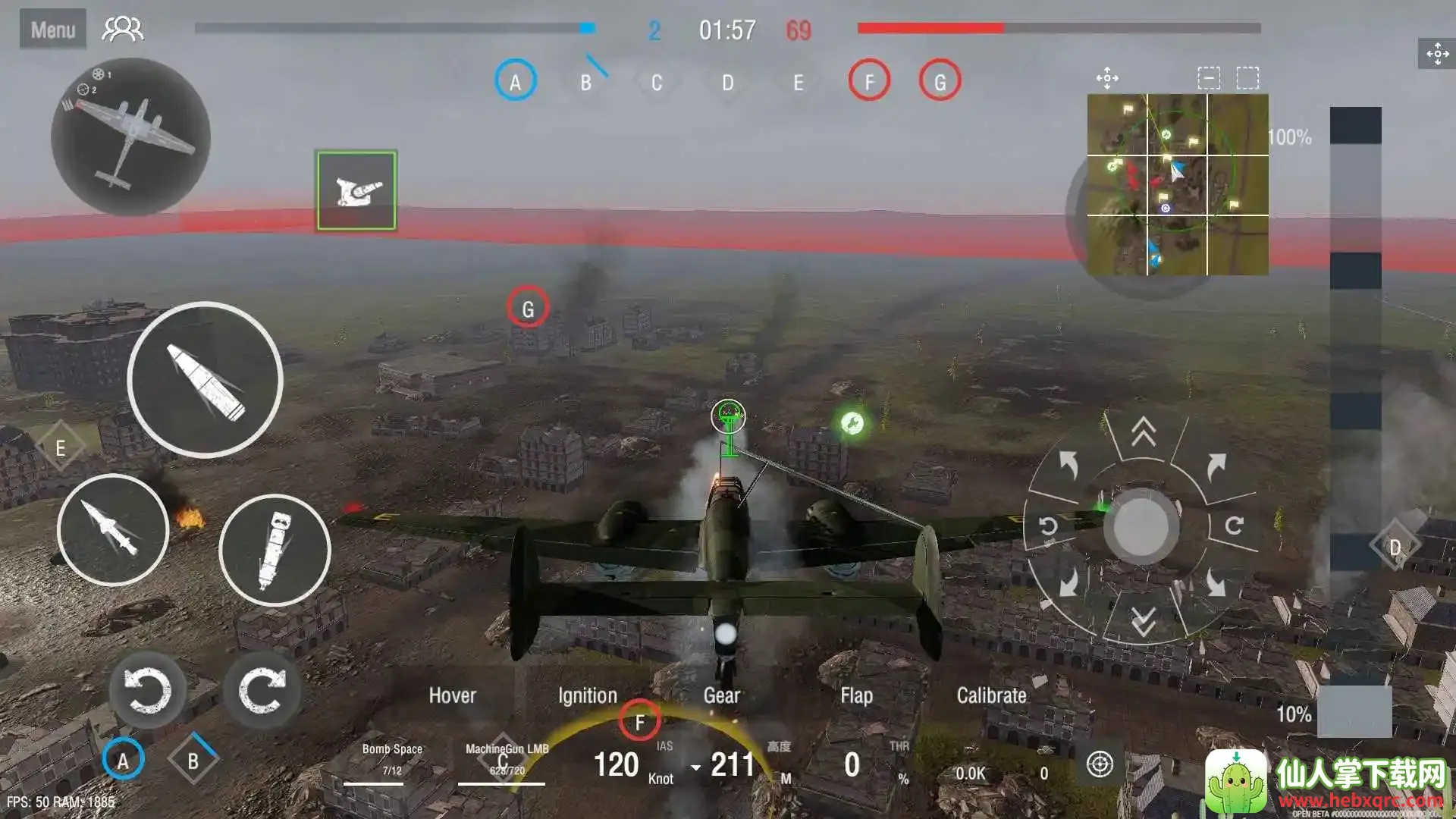Image resolution: width=1456 pixels, height=819 pixels.
Task: Fire the large cannon shell weapon
Action: pyautogui.click(x=205, y=379)
